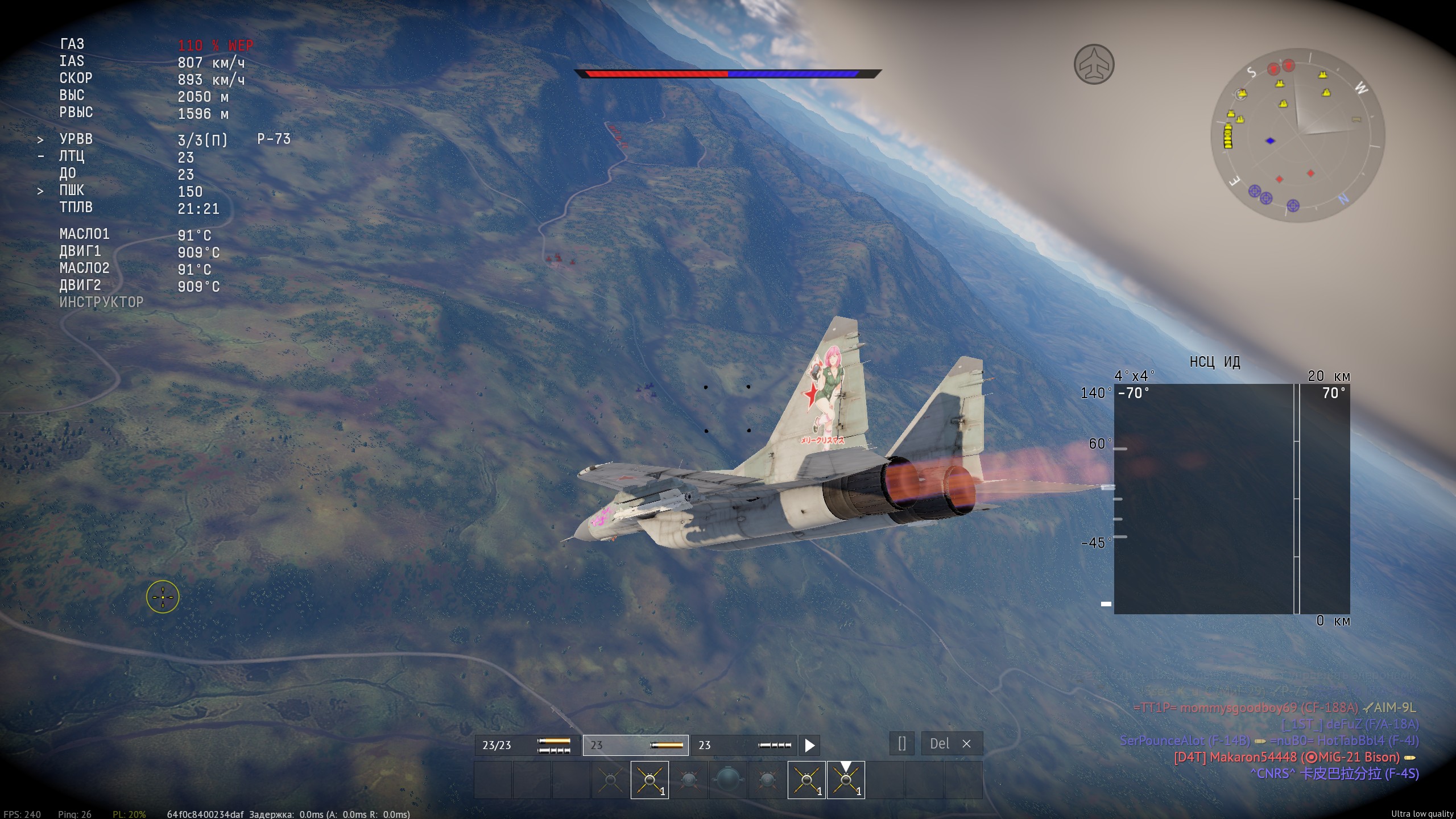
Task: Choose the flares-only countermeasure option
Action: [636, 745]
